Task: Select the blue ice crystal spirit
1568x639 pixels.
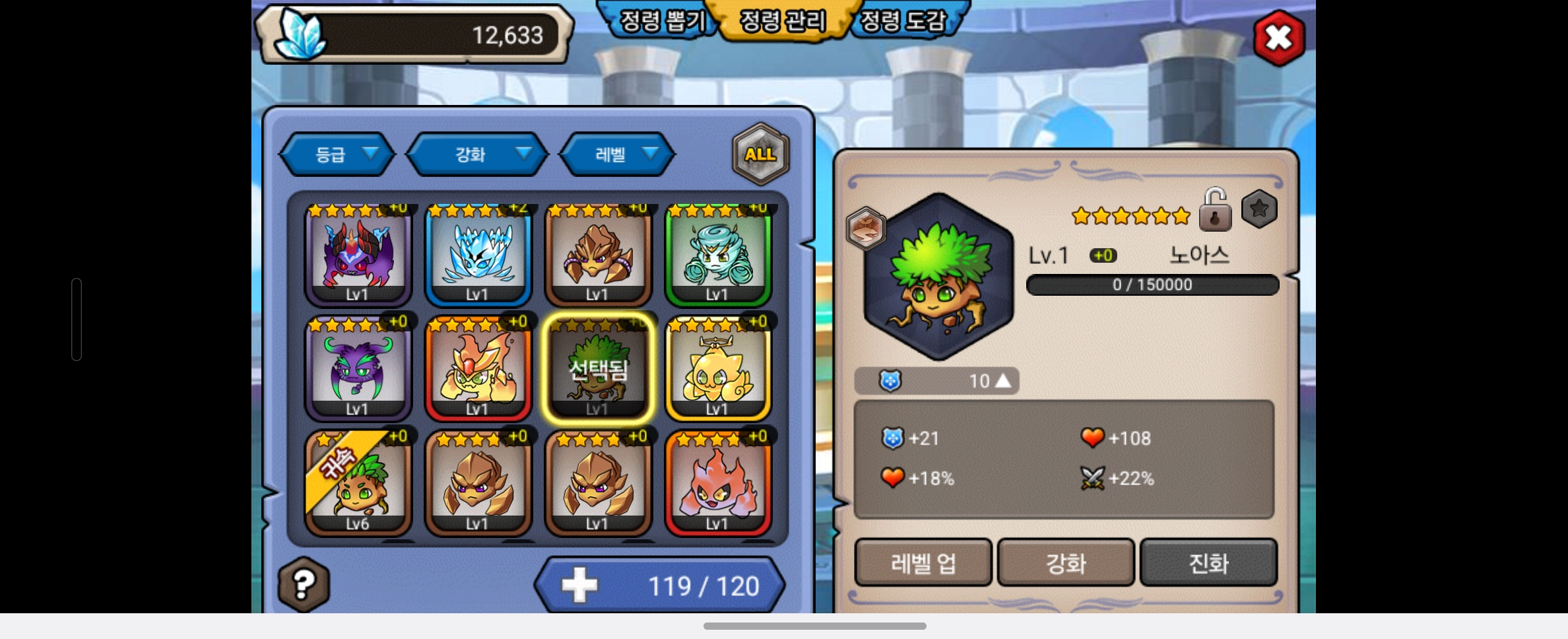Action: (x=478, y=255)
